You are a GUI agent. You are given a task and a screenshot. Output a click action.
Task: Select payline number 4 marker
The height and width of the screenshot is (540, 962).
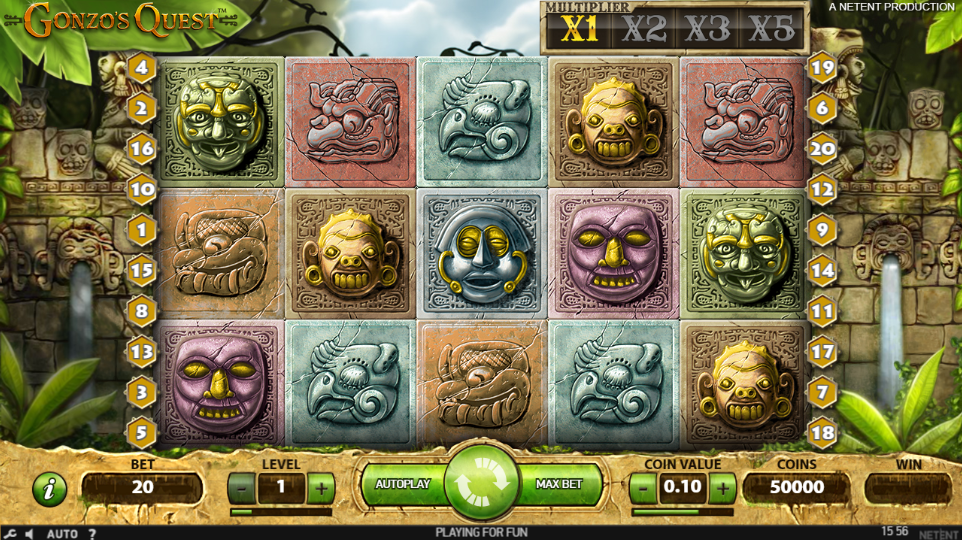(141, 68)
